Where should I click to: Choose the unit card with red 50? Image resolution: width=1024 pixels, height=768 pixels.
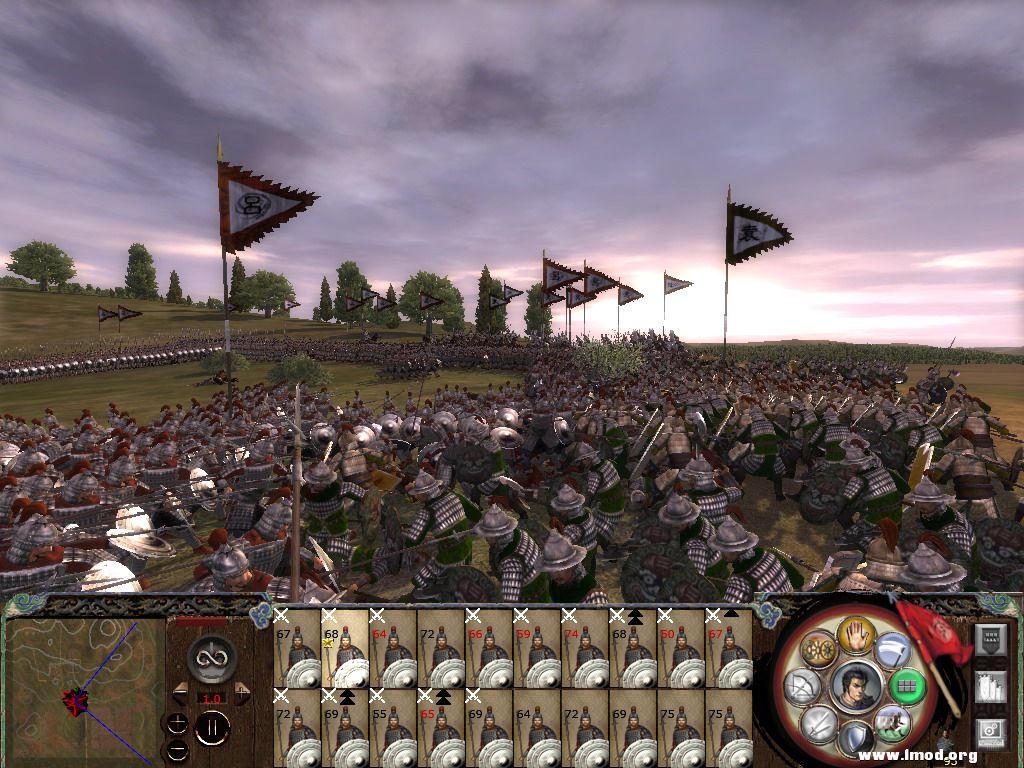(680, 648)
